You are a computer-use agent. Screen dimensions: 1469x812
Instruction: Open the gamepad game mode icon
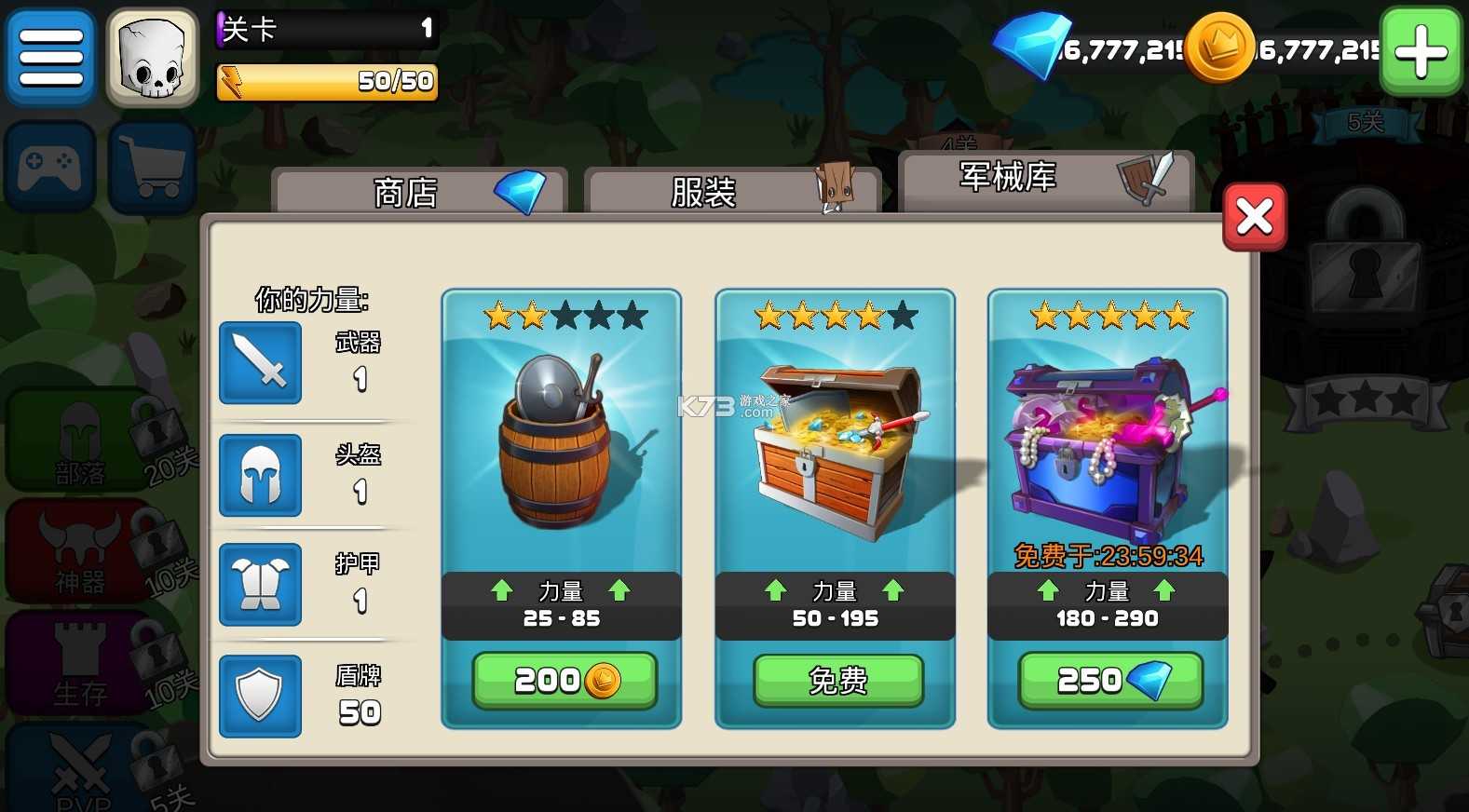50,168
